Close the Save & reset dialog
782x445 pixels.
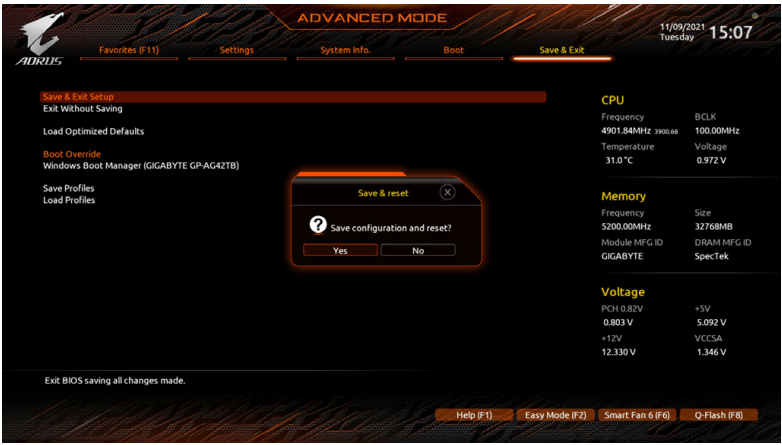tap(447, 192)
